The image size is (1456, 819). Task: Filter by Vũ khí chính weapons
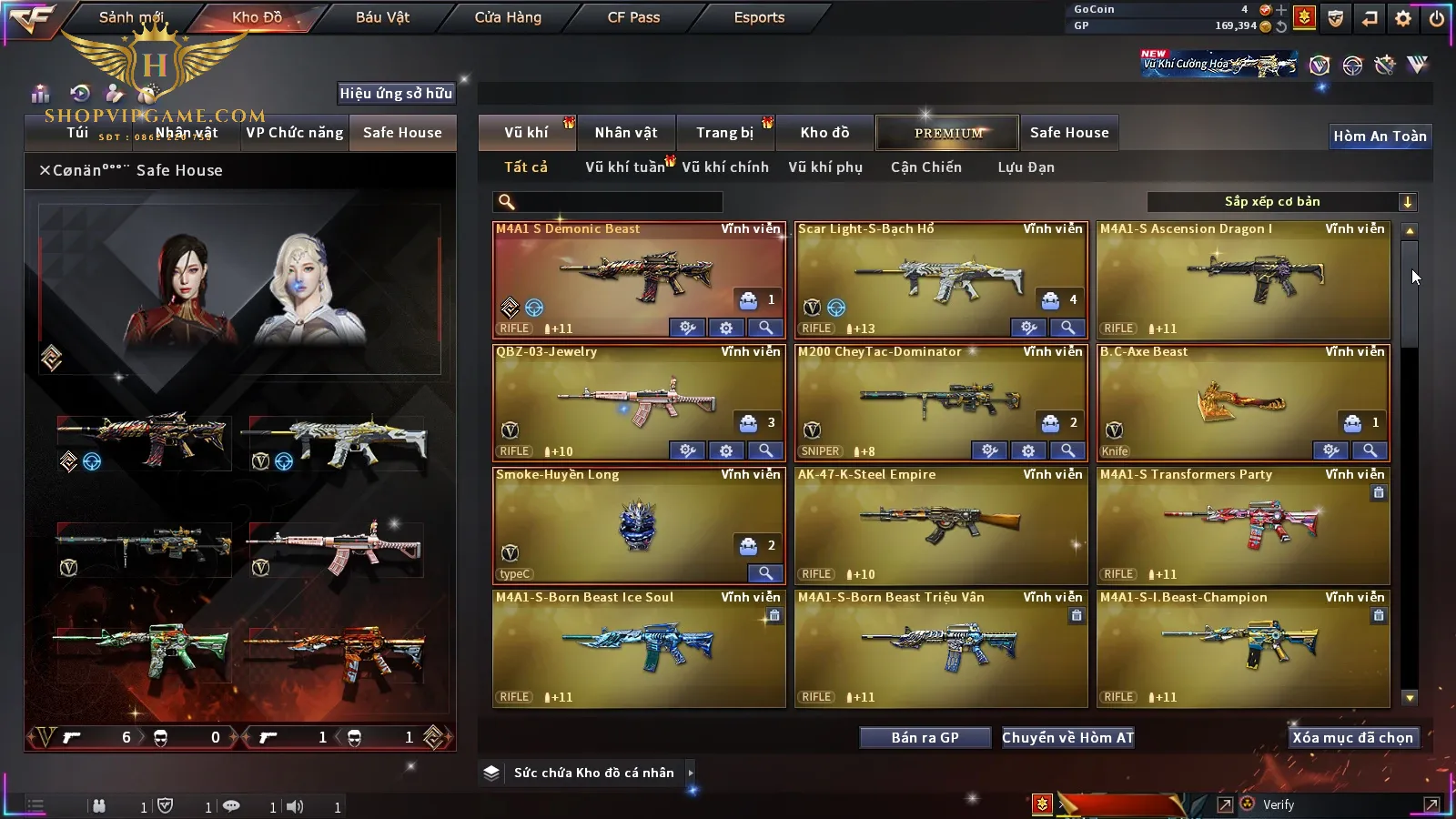click(x=725, y=167)
